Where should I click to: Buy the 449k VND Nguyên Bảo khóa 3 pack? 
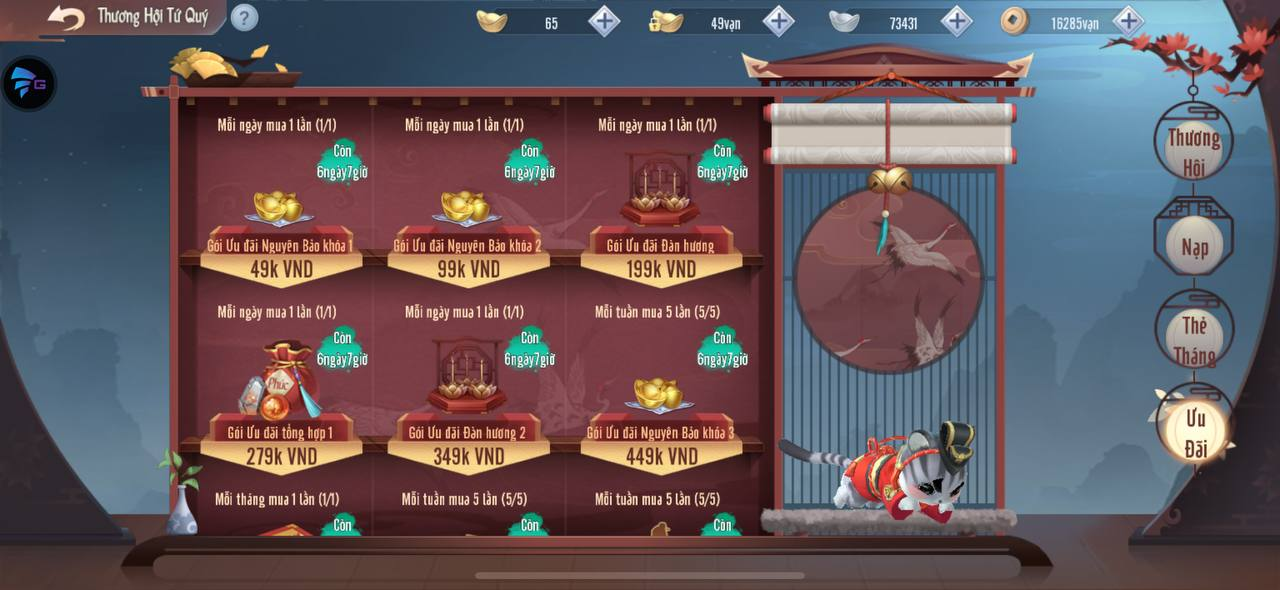661,455
